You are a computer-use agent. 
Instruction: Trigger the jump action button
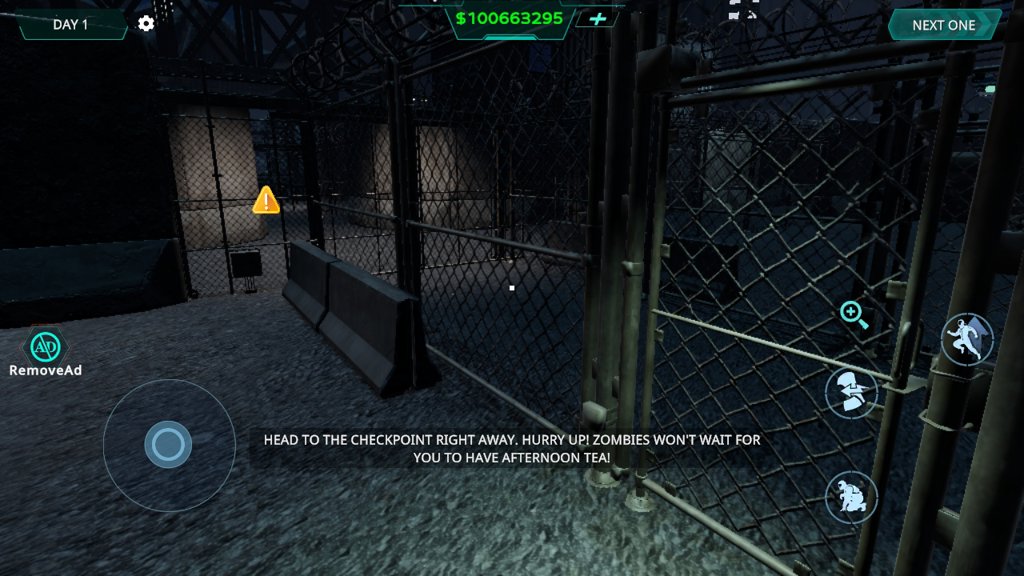click(967, 339)
